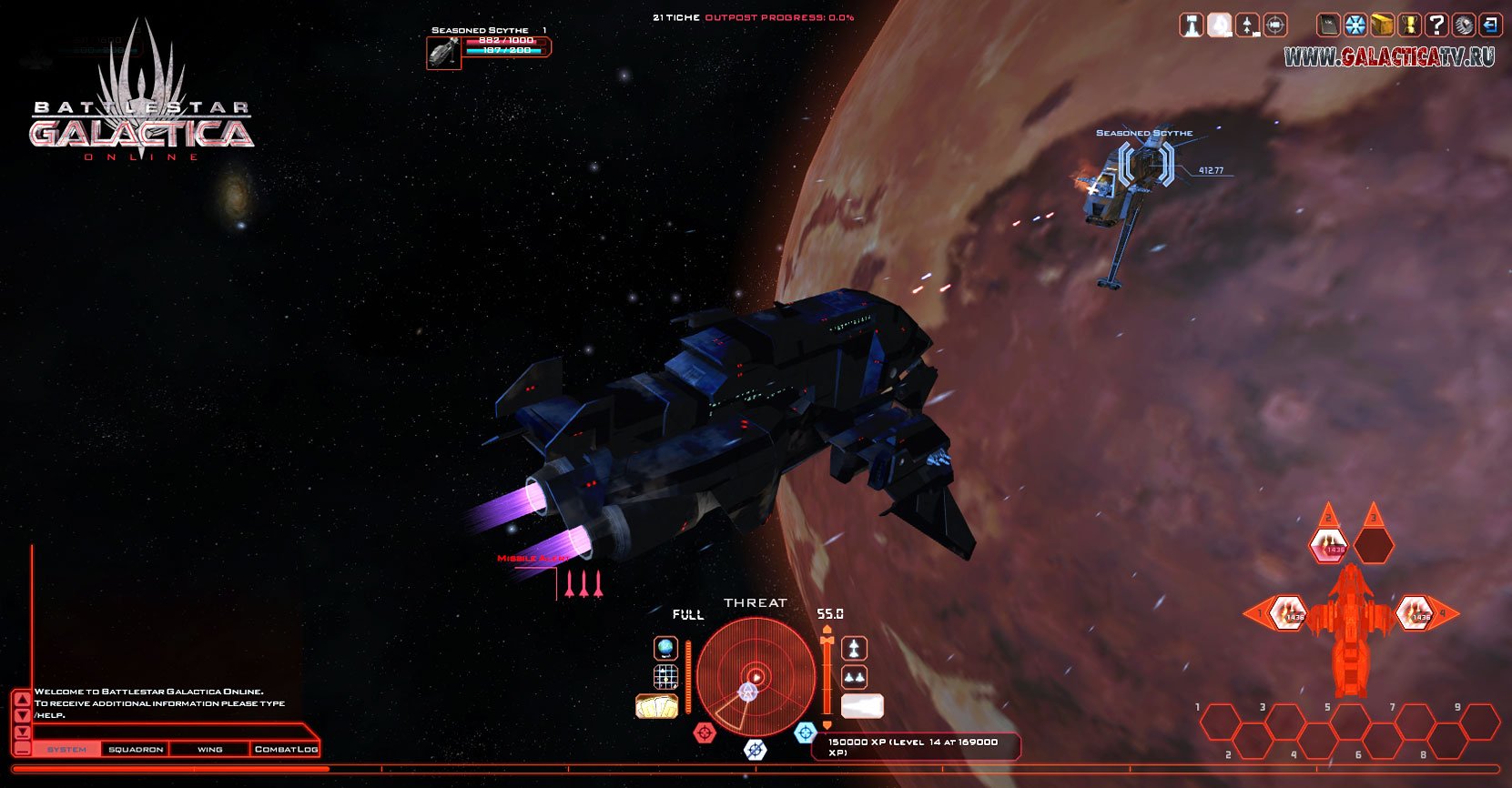The height and width of the screenshot is (788, 1512).
Task: Show the CombatLog tab
Action: (286, 749)
